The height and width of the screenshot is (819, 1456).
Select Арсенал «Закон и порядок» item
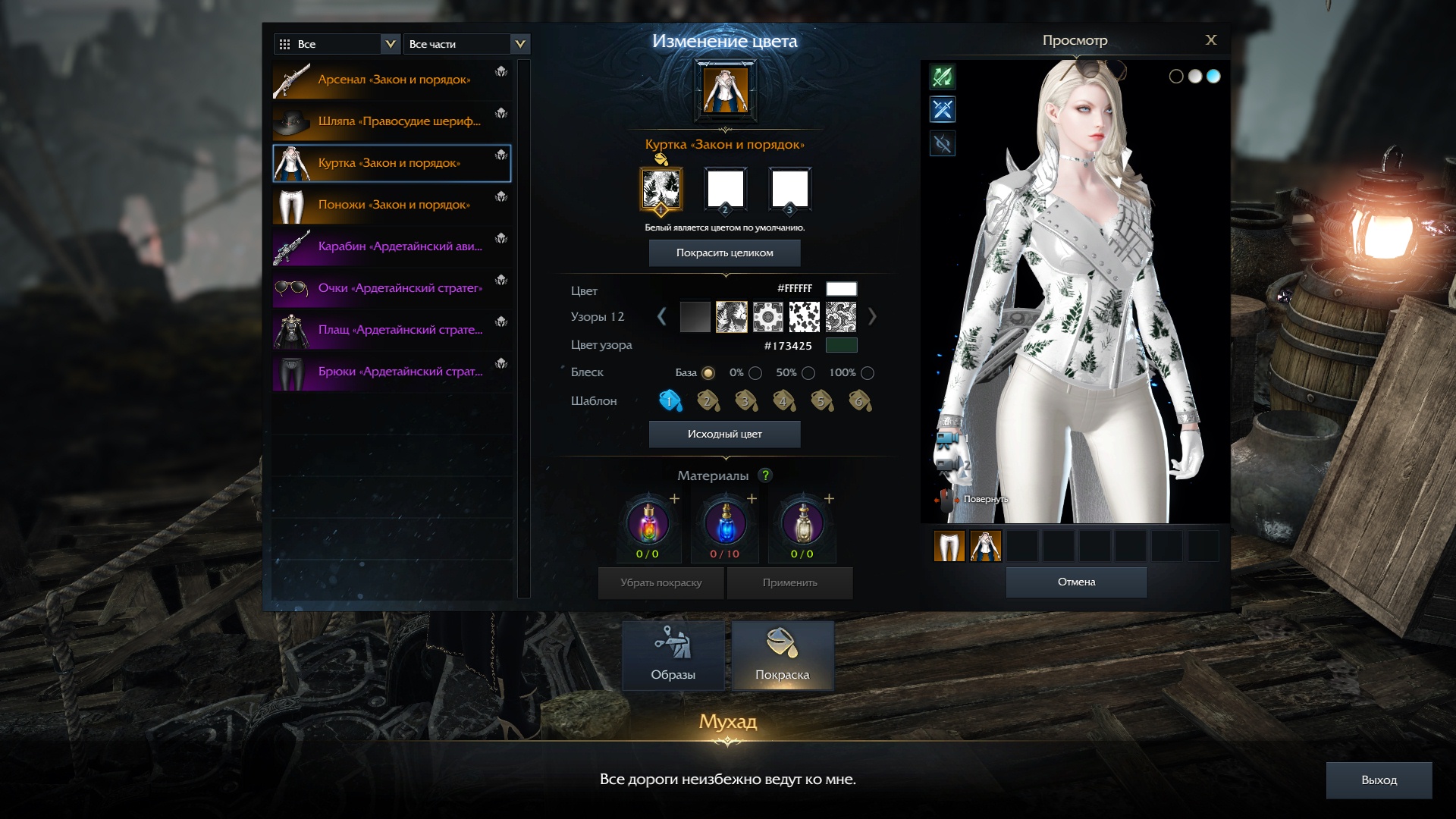click(x=391, y=80)
